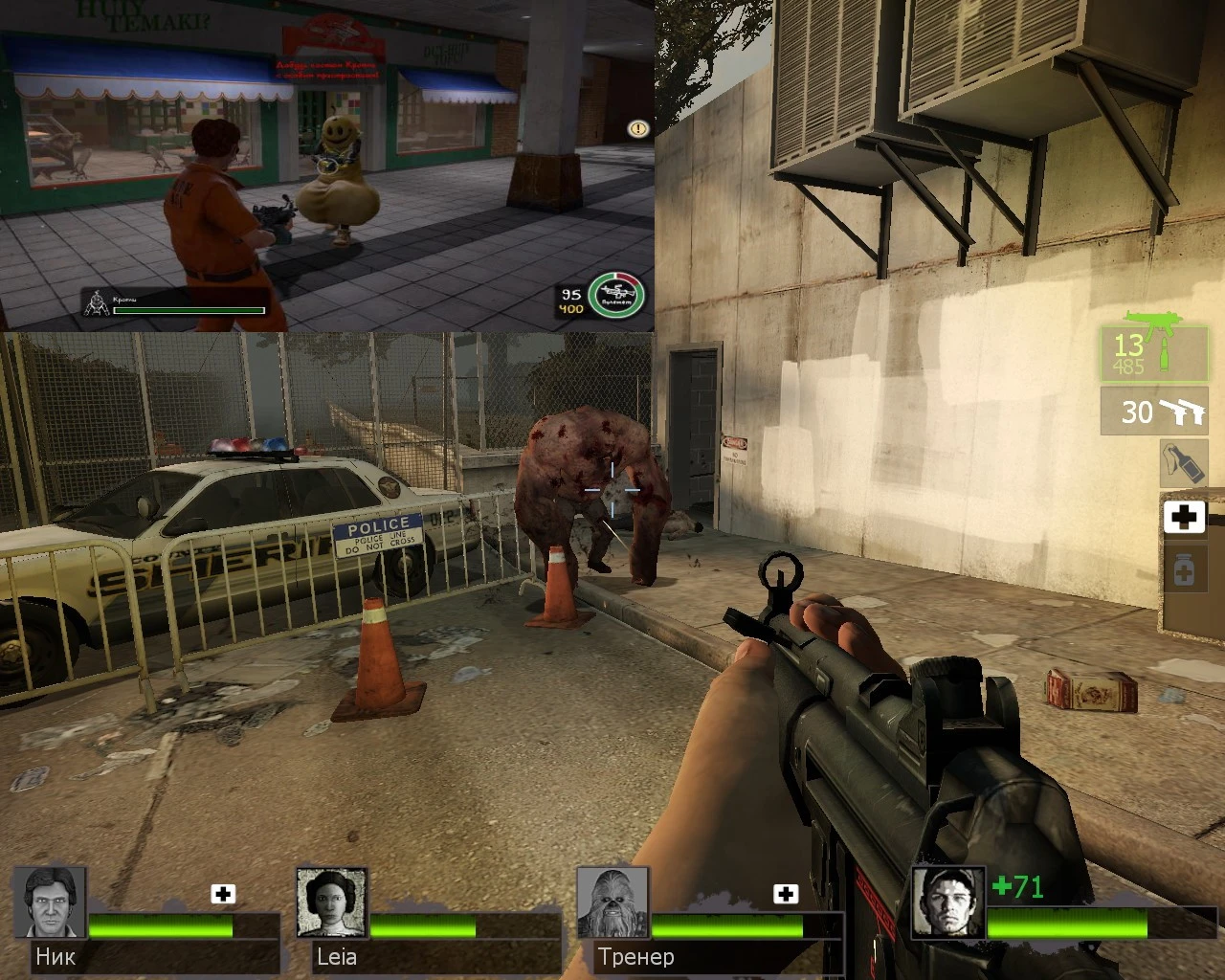Image resolution: width=1225 pixels, height=980 pixels.
Task: Click the white first aid kit slot icon
Action: click(x=1185, y=518)
